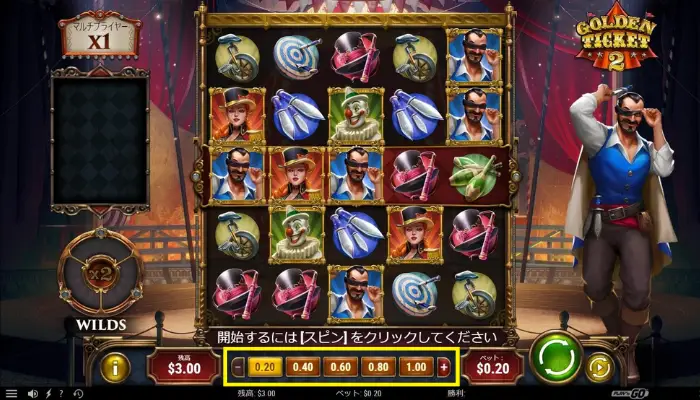Open the question mark help
Viewport: 700px width, 400px height.
click(x=61, y=393)
